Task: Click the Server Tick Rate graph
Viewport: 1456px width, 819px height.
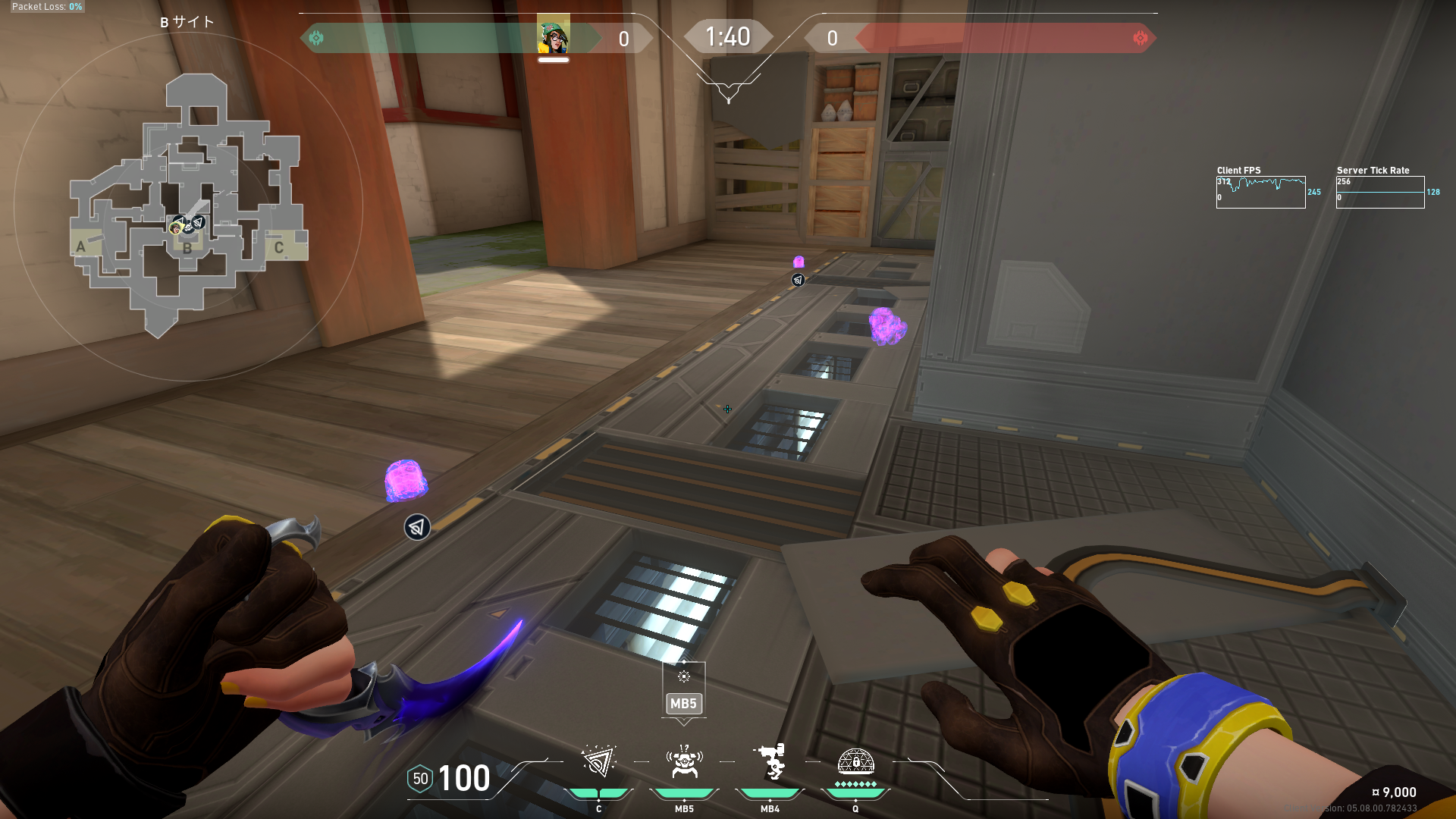Action: 1379,192
